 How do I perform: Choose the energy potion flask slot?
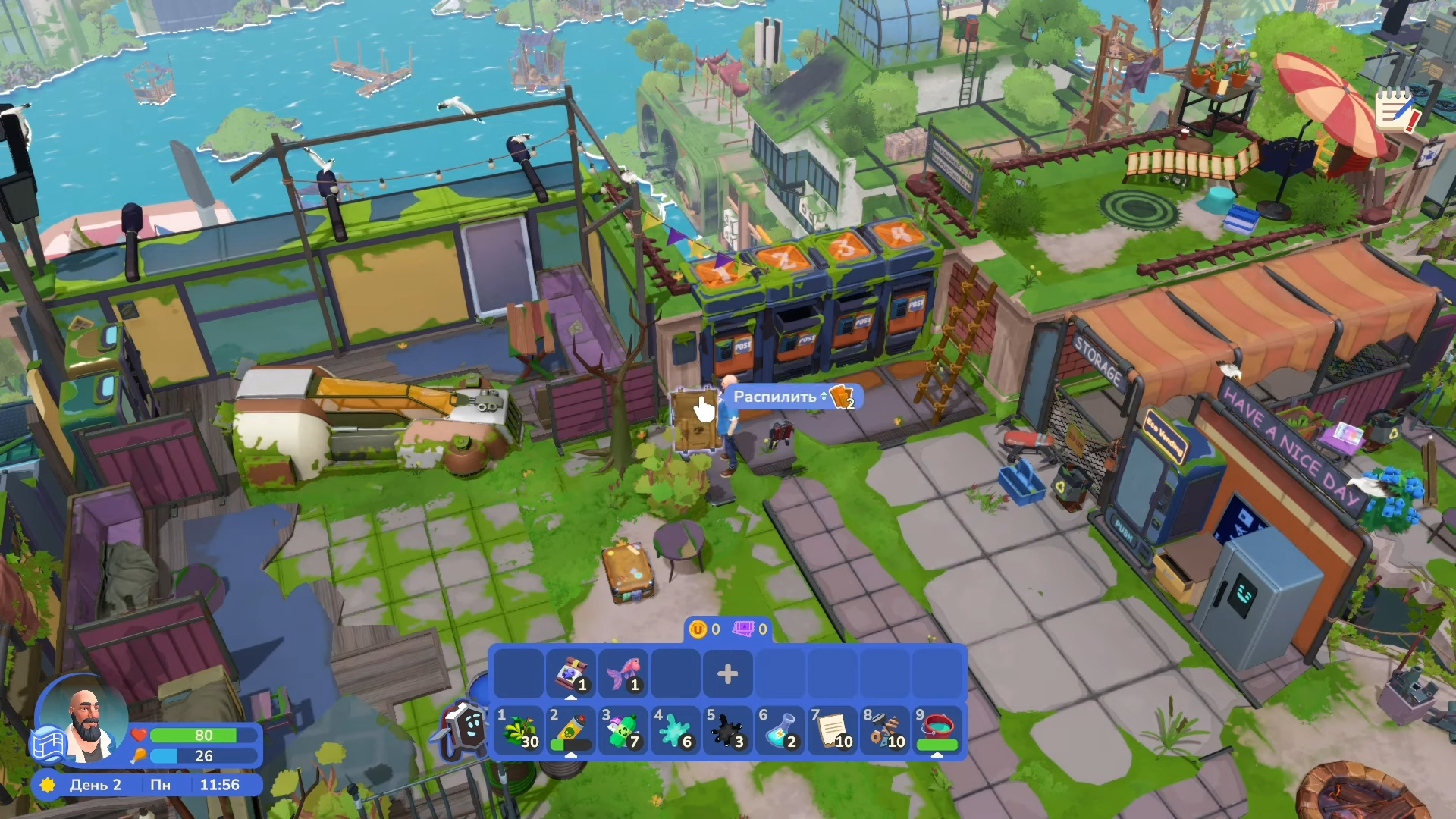[780, 731]
